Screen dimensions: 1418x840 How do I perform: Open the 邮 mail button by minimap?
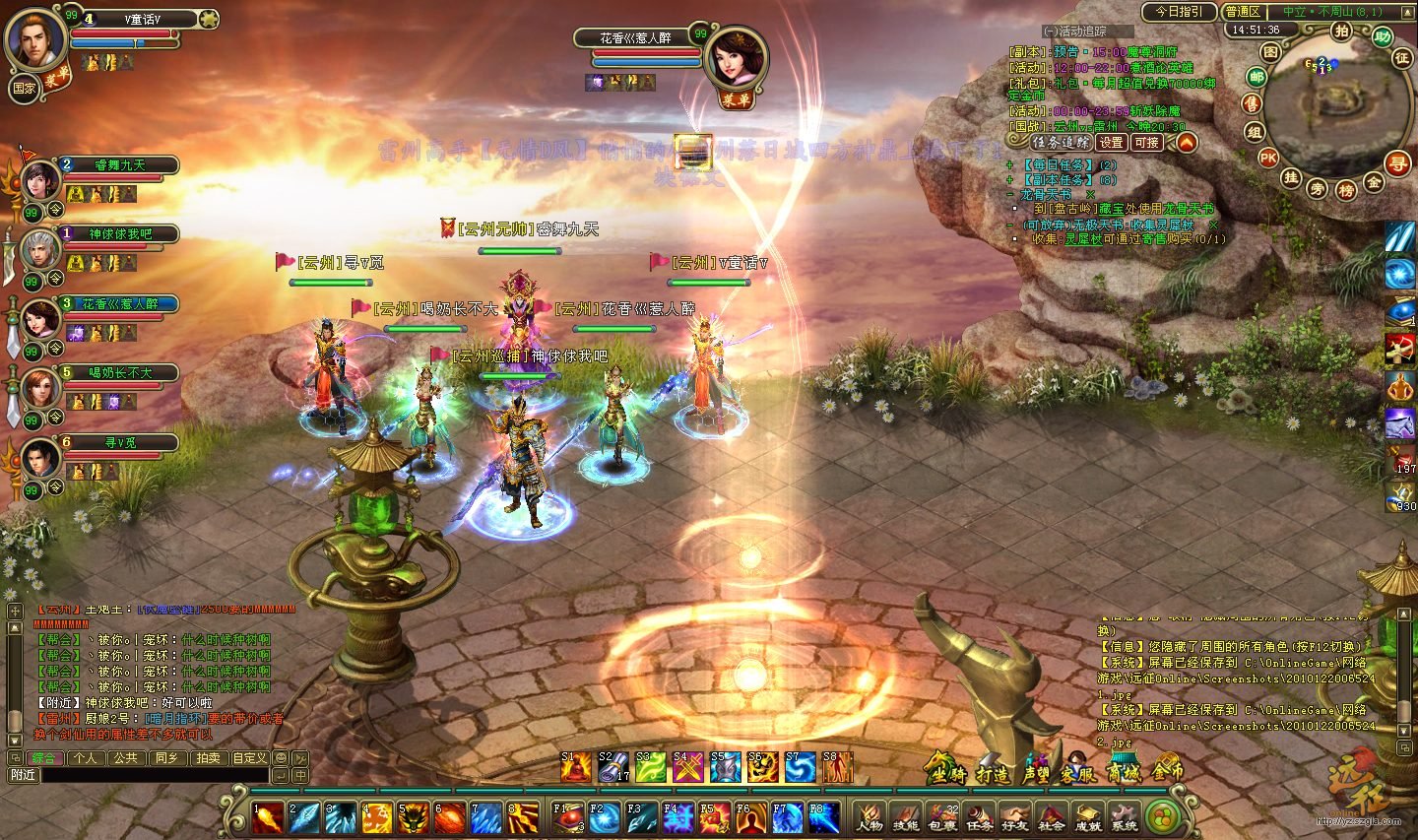pyautogui.click(x=1257, y=77)
